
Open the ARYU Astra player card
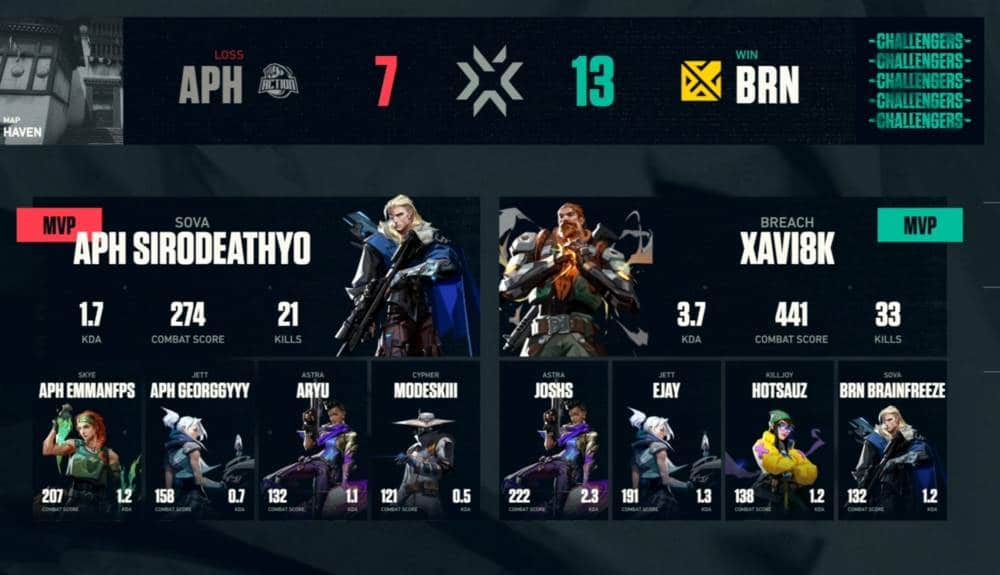pos(313,440)
